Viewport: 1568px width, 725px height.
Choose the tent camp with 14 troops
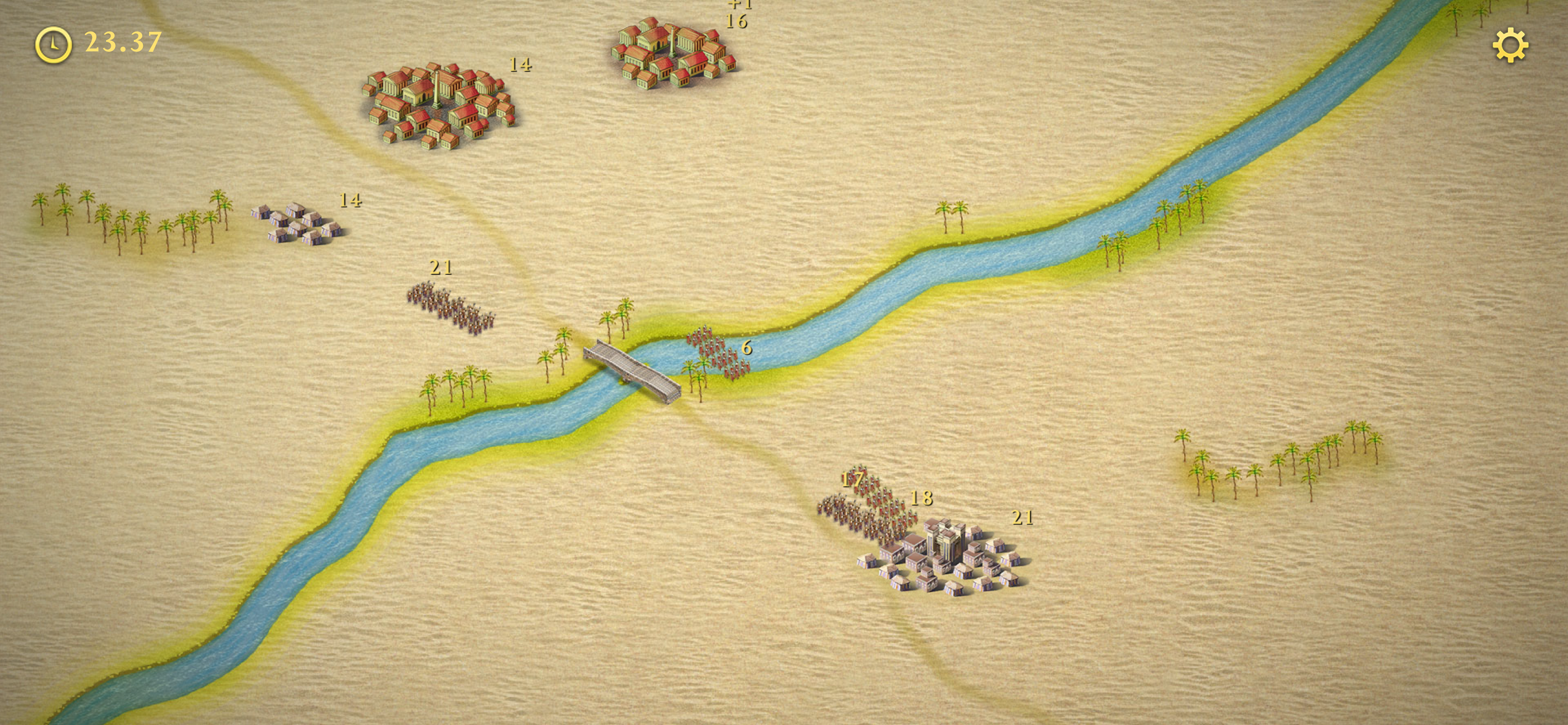(298, 224)
